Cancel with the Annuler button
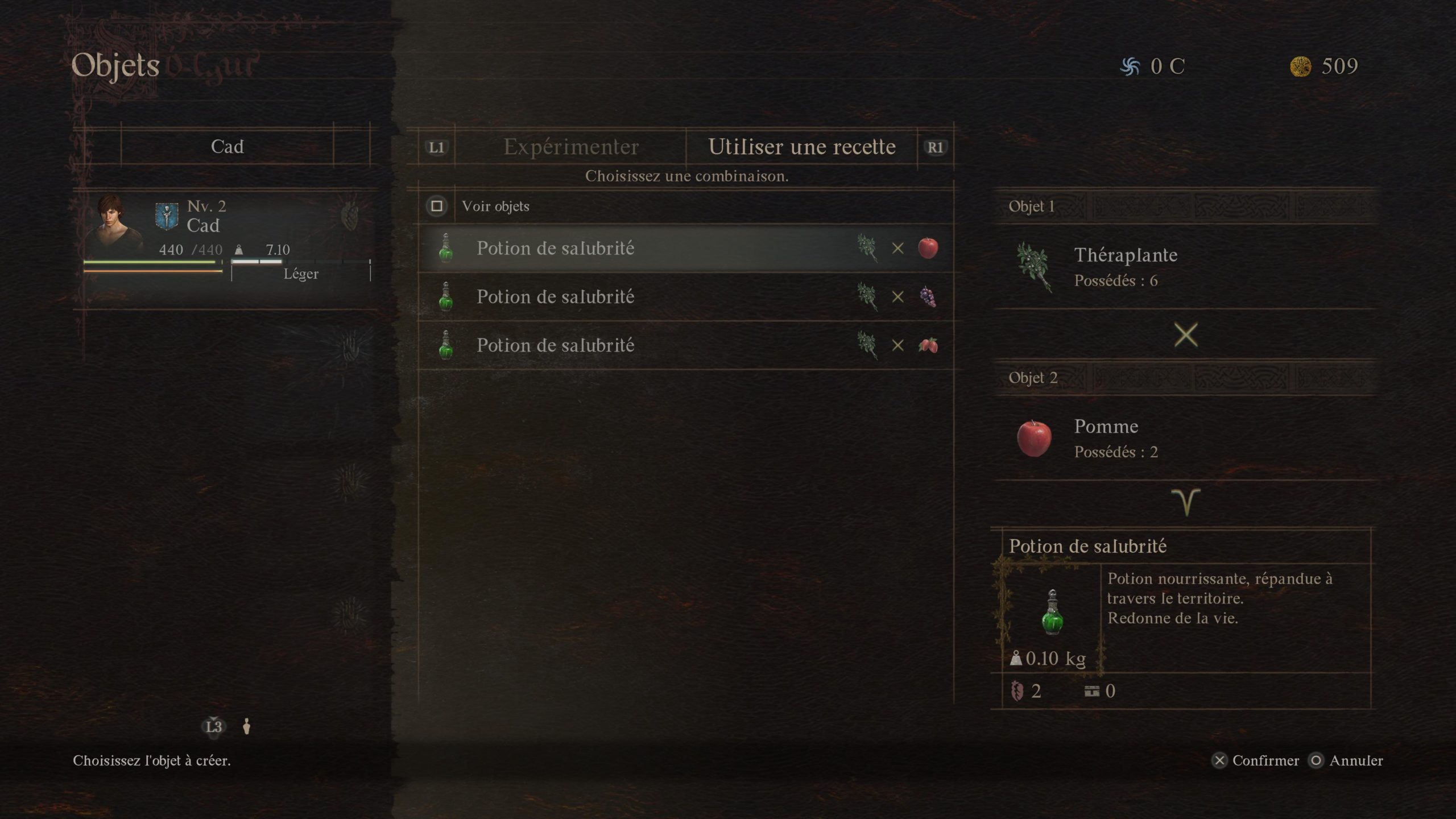1456x819 pixels. (1346, 760)
